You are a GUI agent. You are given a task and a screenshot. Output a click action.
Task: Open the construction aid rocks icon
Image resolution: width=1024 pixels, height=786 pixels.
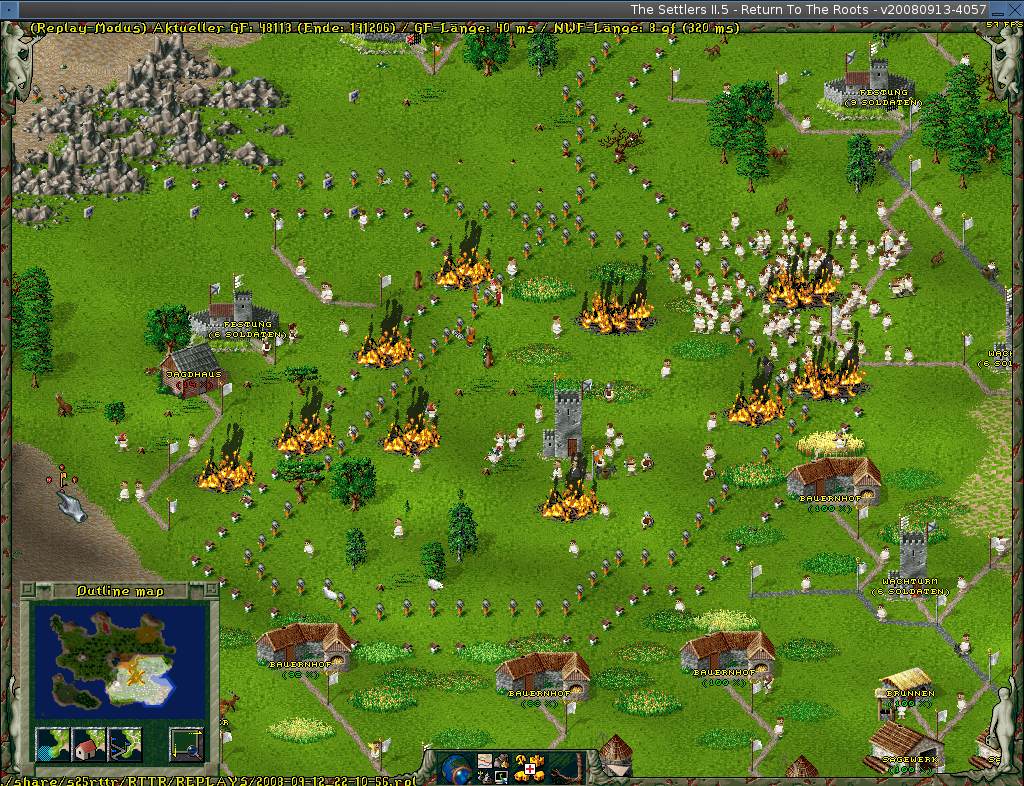click(503, 762)
